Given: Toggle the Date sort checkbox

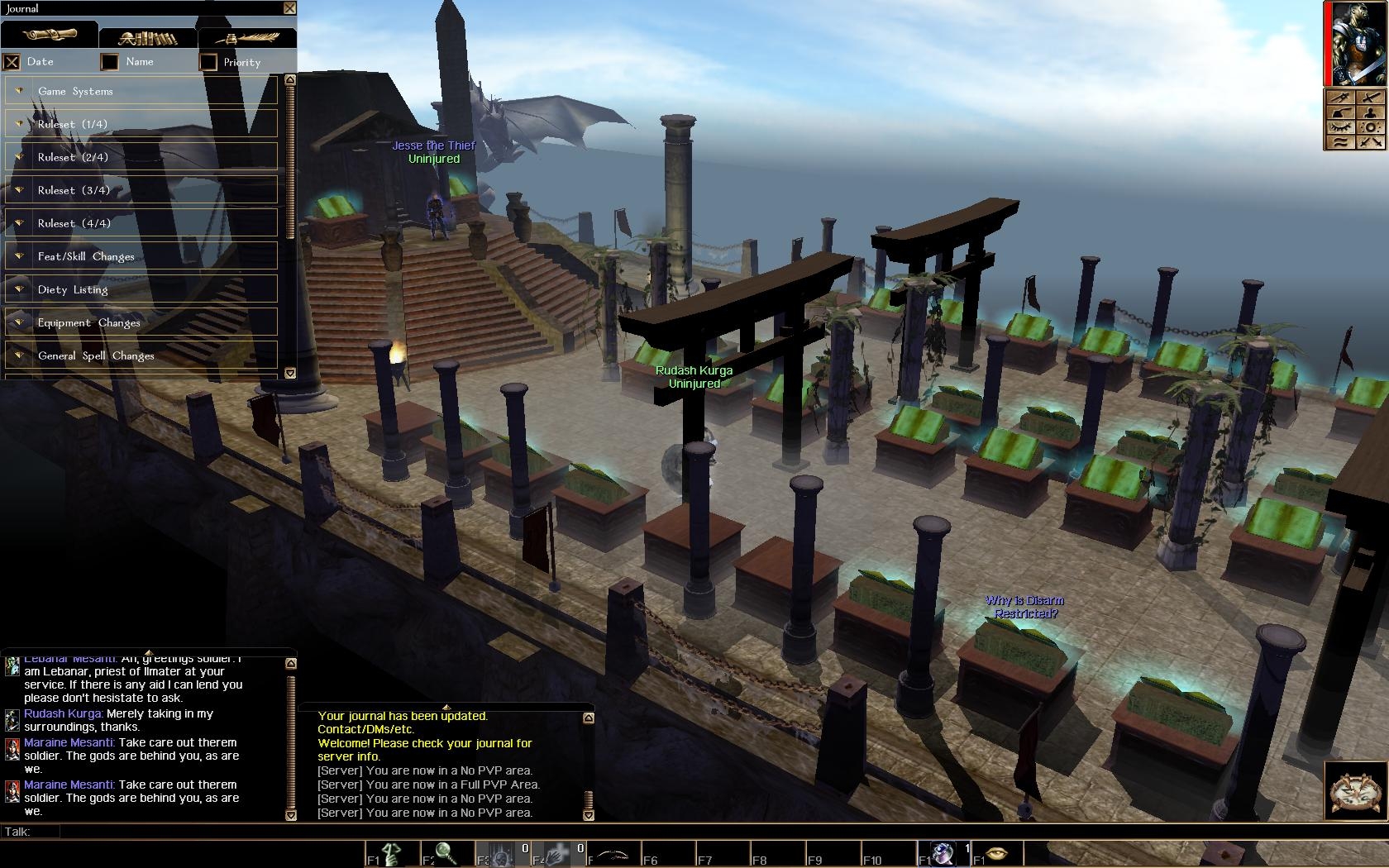Looking at the screenshot, I should pos(12,62).
